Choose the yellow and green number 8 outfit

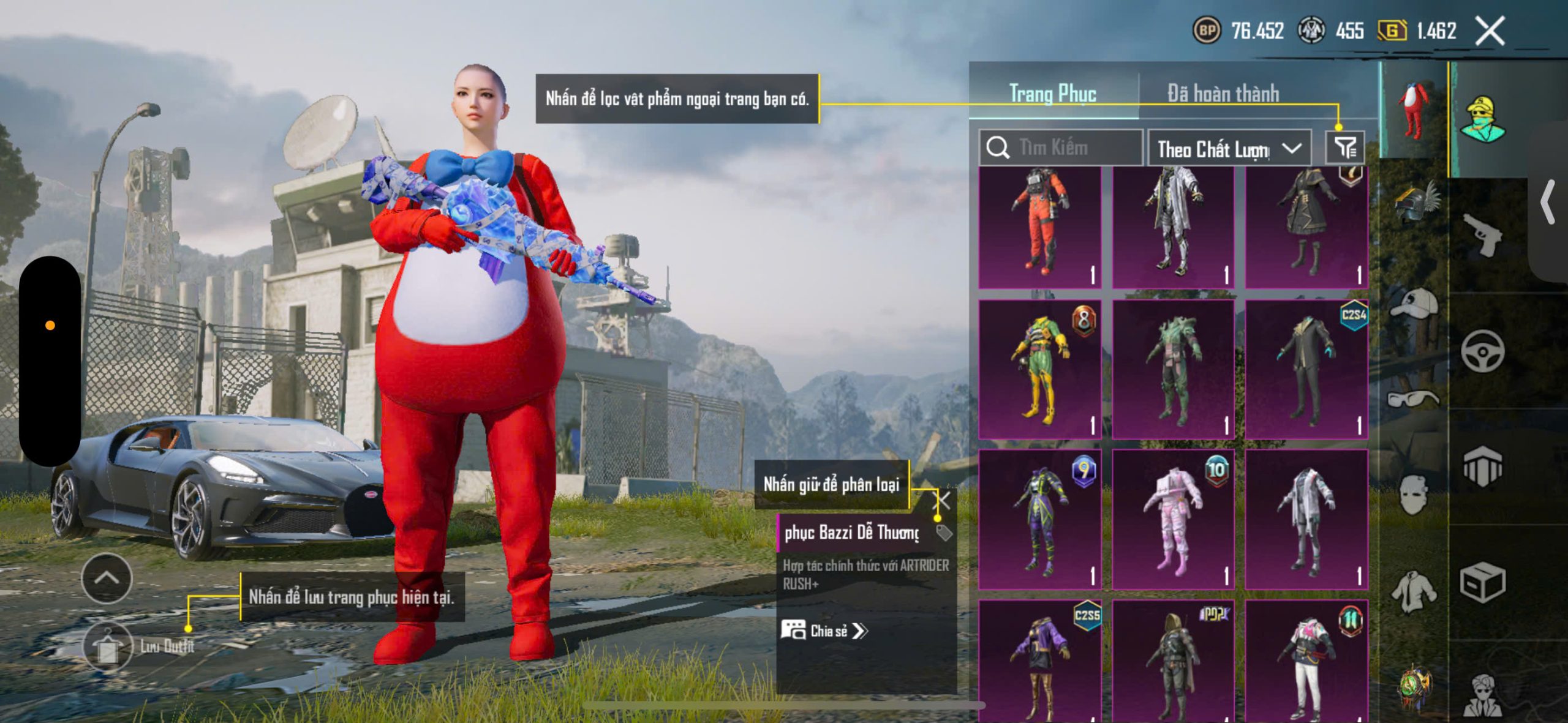tap(1039, 369)
